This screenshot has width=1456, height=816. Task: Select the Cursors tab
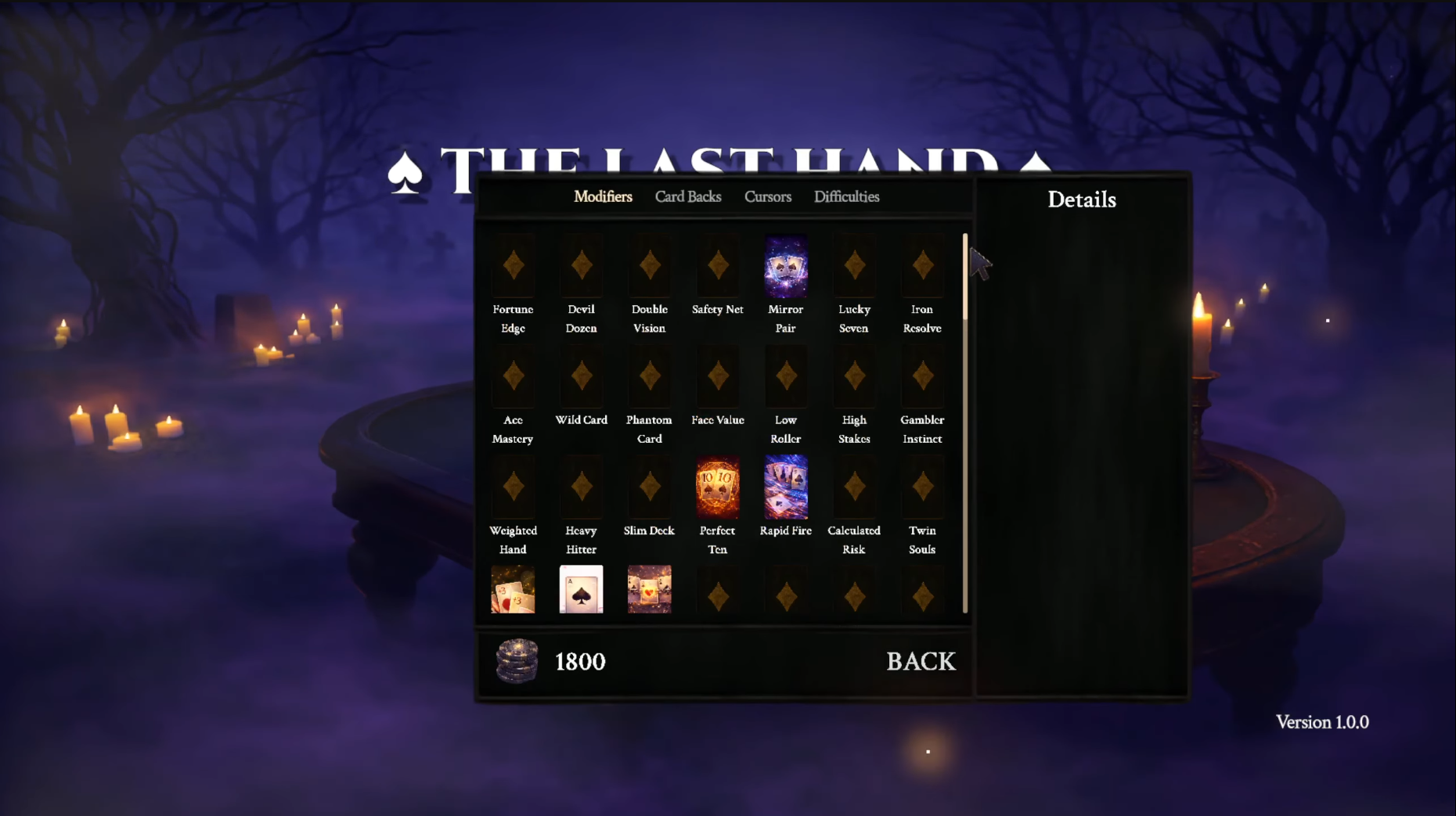tap(767, 197)
